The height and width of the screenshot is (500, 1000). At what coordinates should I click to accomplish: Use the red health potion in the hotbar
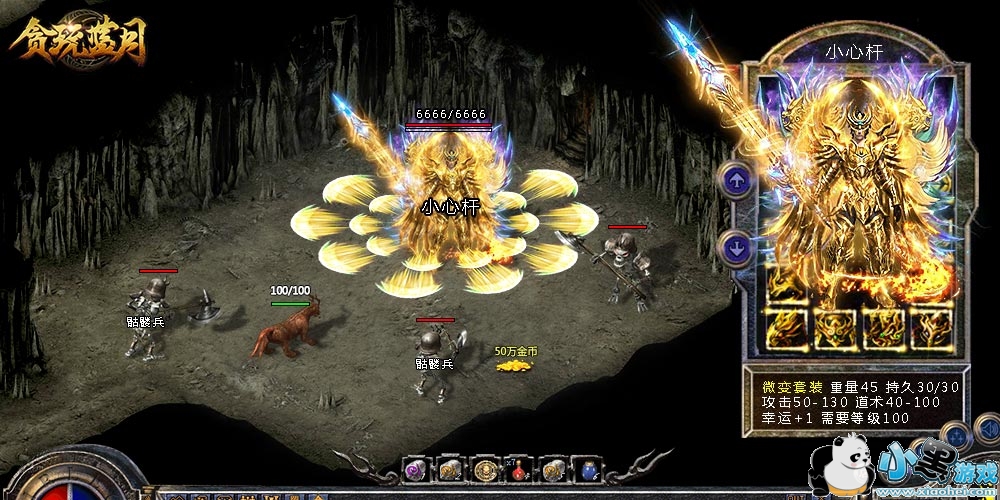click(x=520, y=469)
